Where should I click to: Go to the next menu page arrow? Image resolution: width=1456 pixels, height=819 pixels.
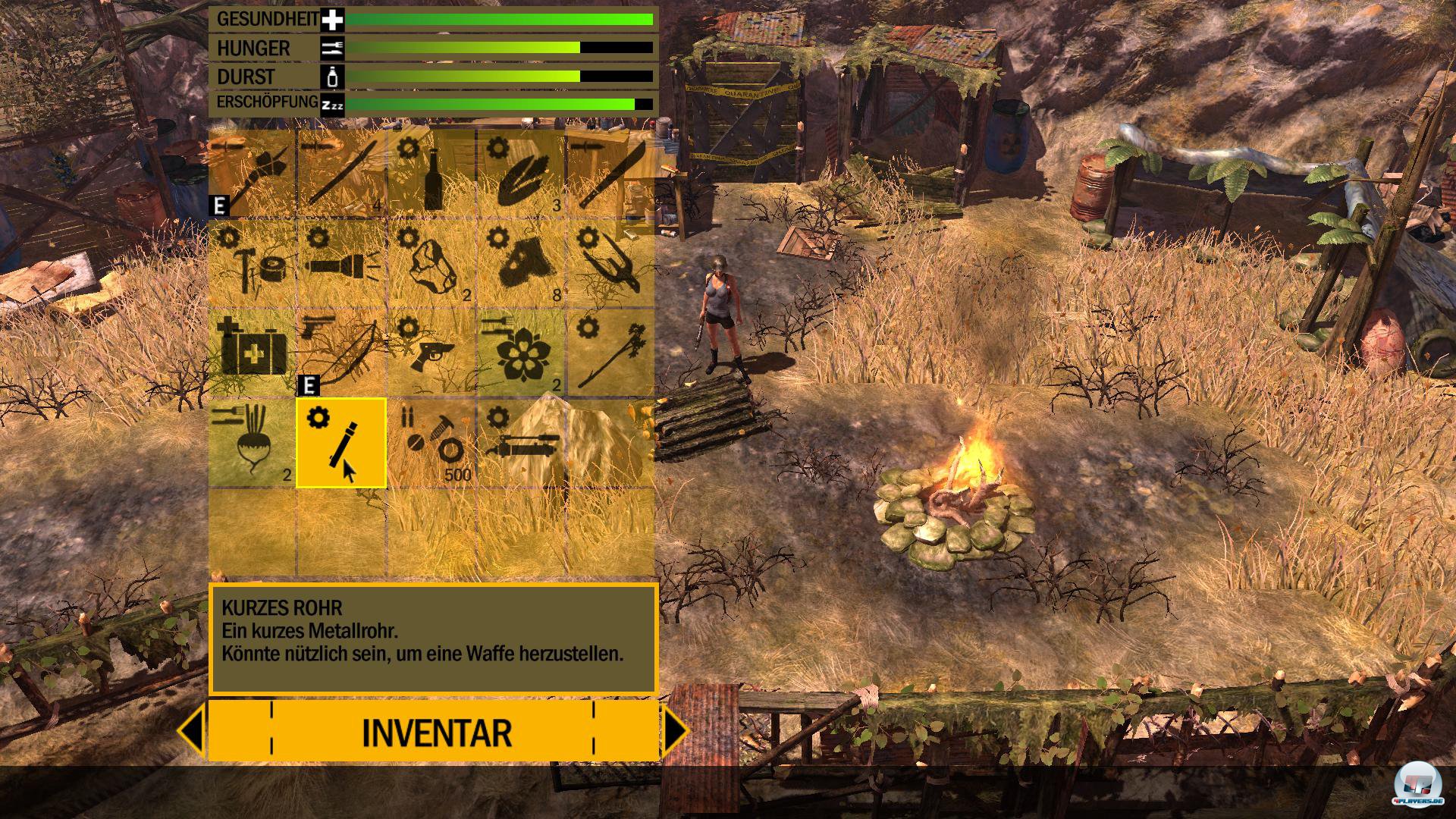675,731
